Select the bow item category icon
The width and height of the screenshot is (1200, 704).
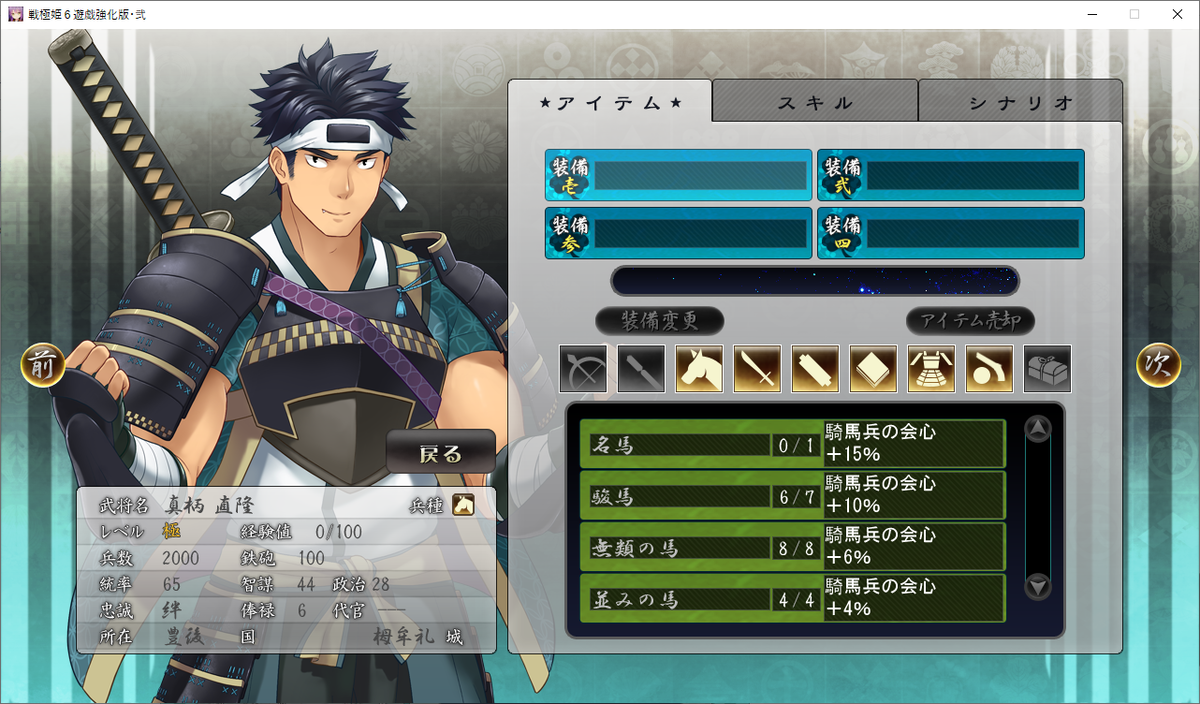tap(583, 369)
